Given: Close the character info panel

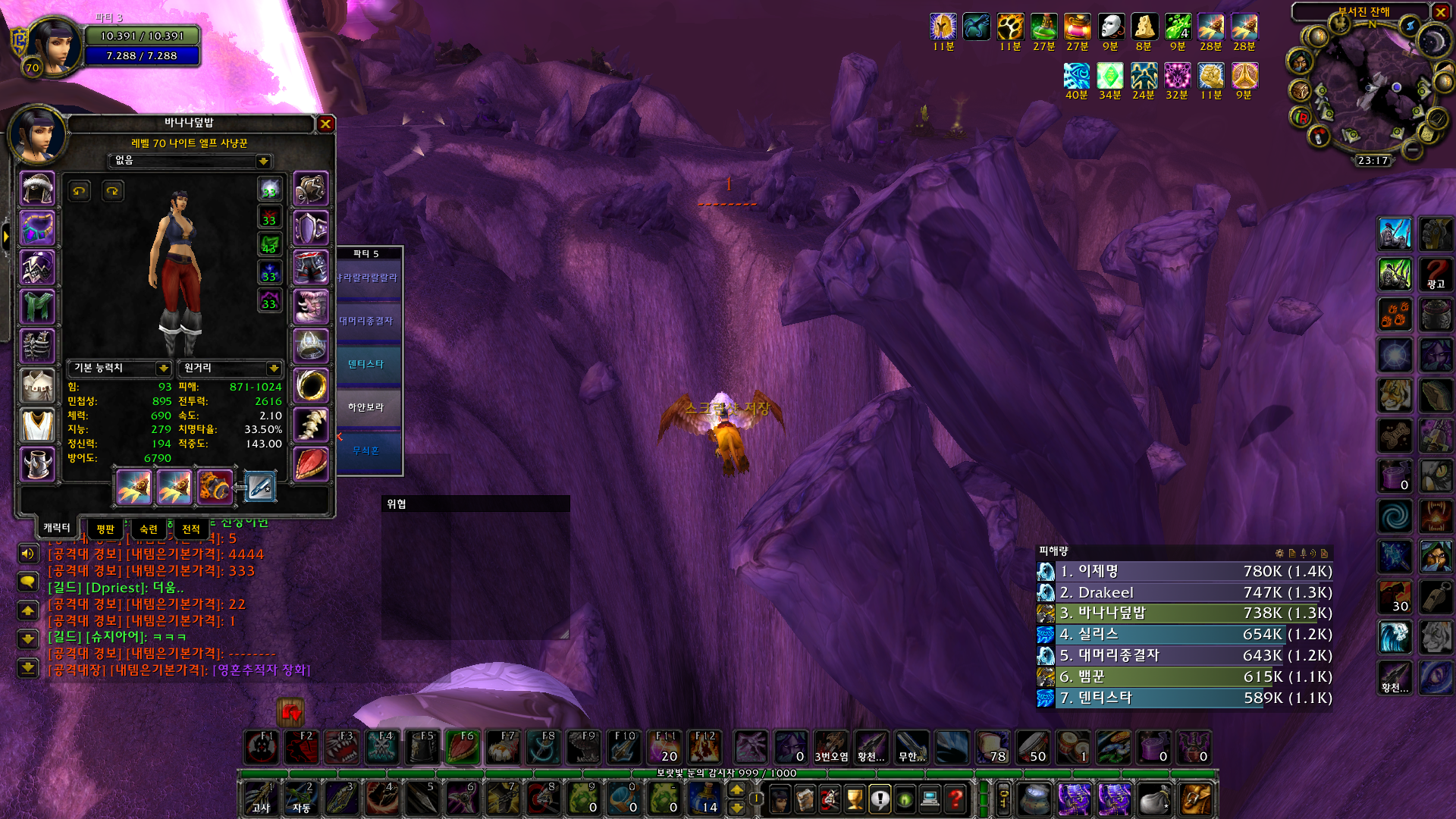Looking at the screenshot, I should click(325, 124).
